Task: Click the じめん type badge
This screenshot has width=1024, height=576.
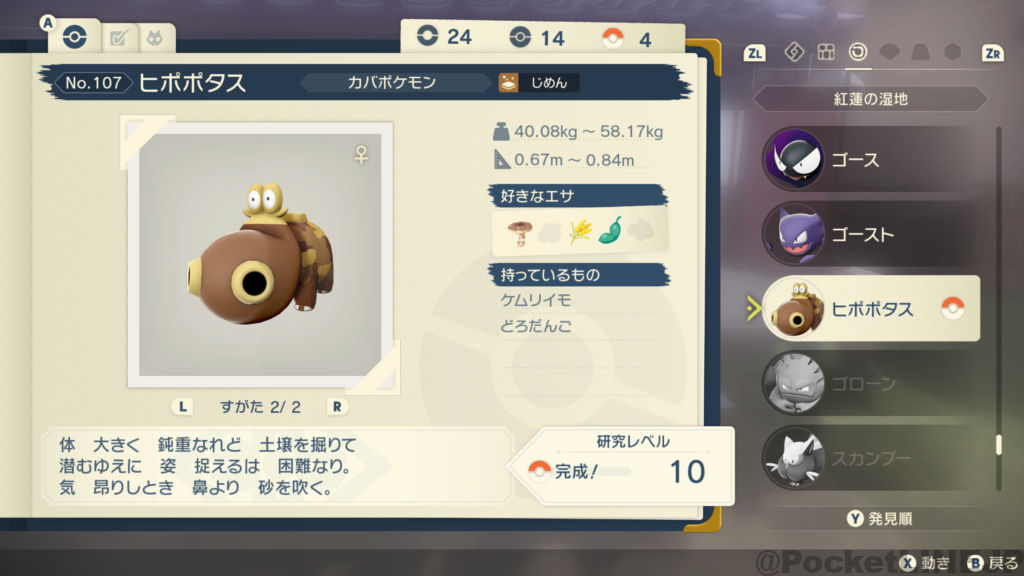Action: [x=539, y=83]
